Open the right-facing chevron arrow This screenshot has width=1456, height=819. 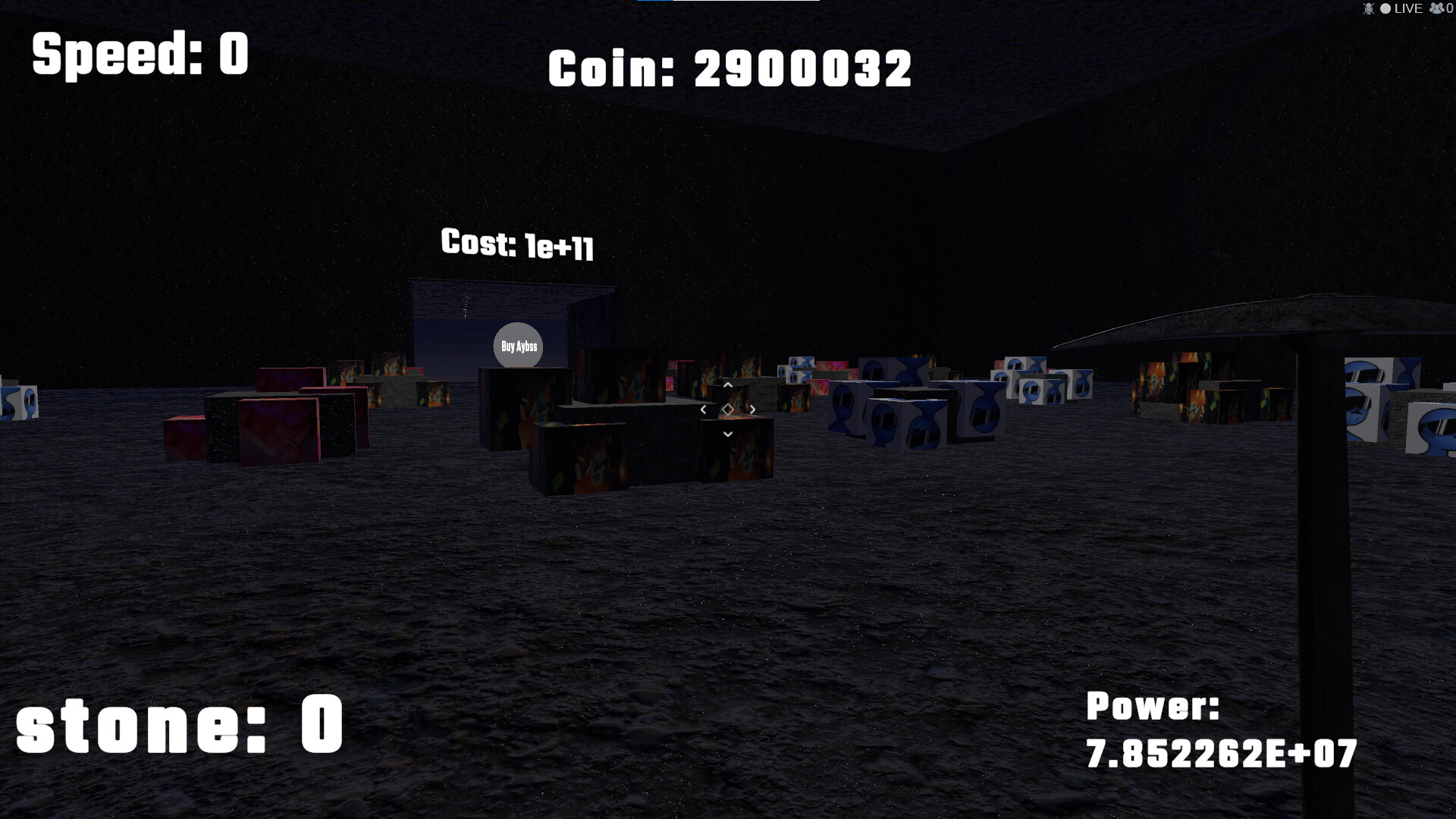(752, 409)
